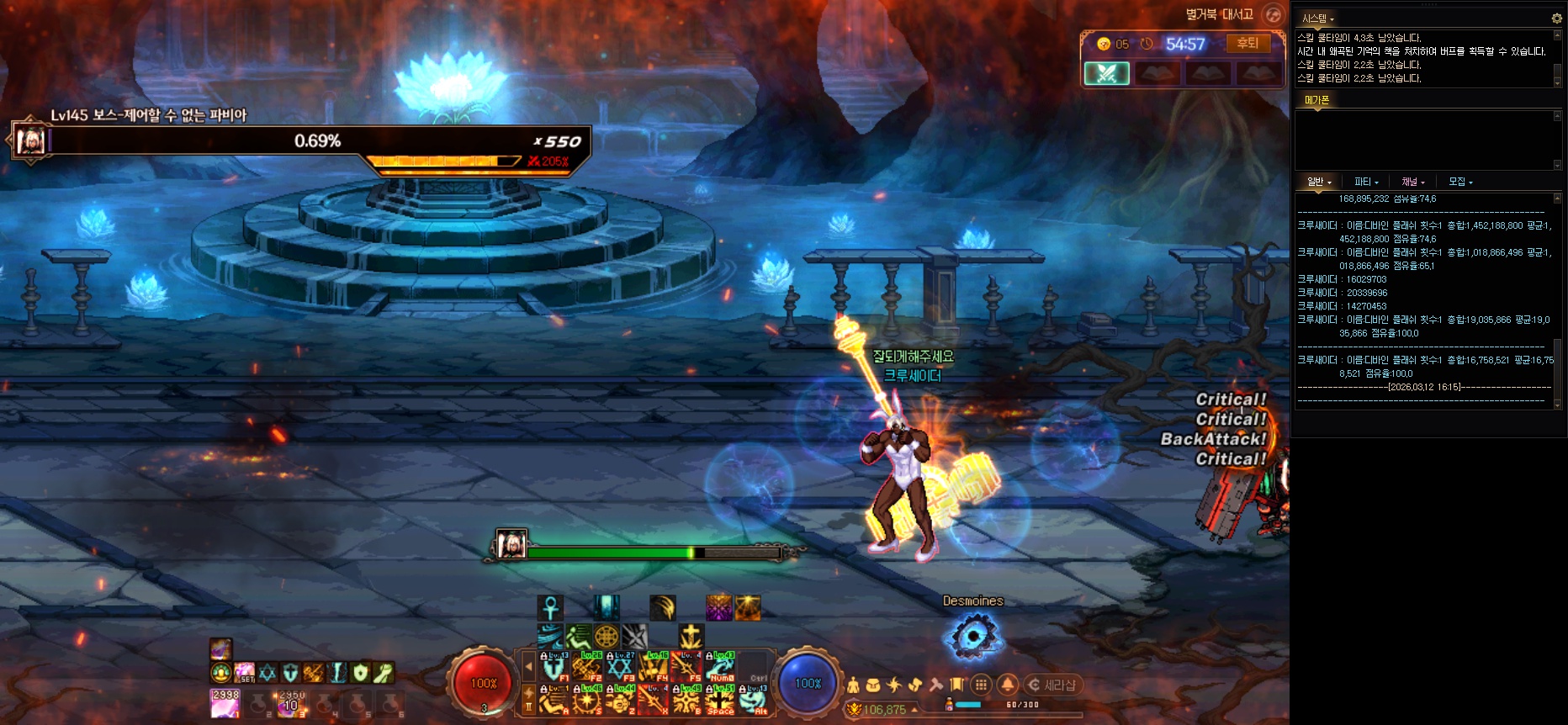This screenshot has height=725, width=1568.
Task: Click the globe icon beside 별거북 대서고
Action: point(1274,14)
